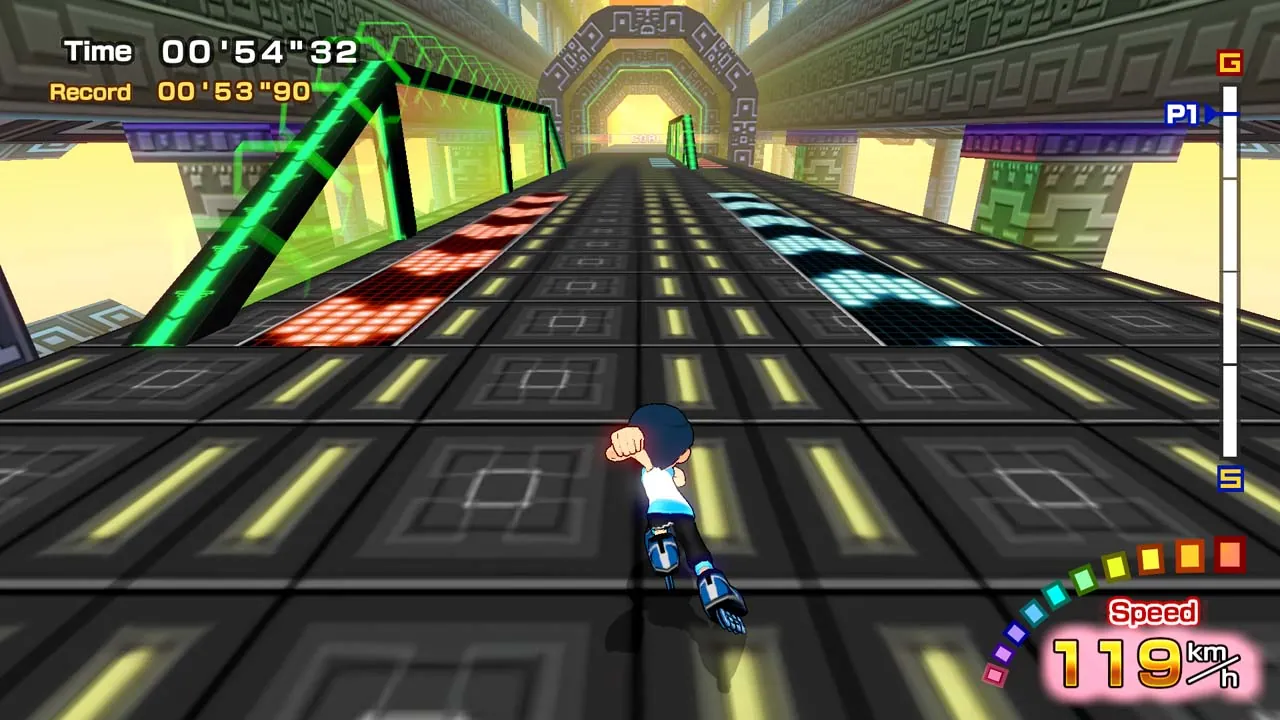Click the Speed text button
Image resolution: width=1280 pixels, height=720 pixels.
click(x=1156, y=612)
